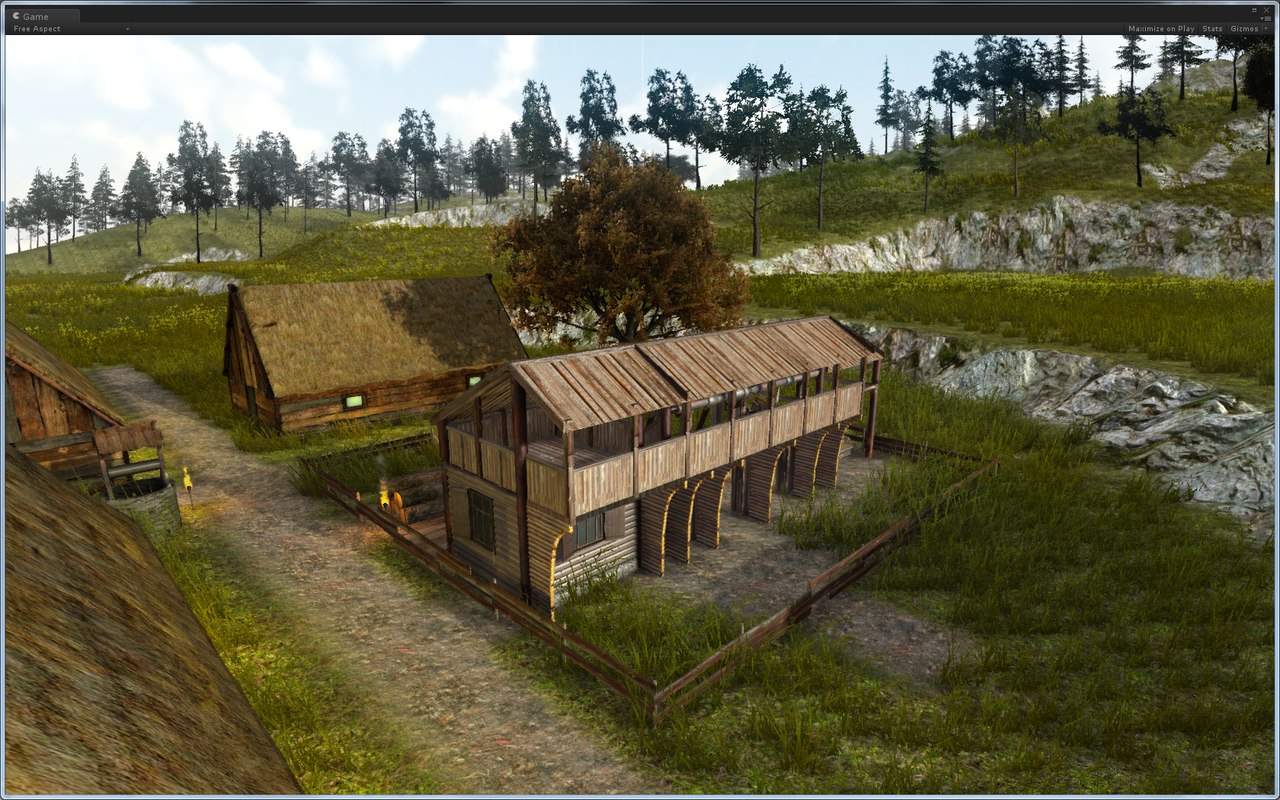This screenshot has width=1280, height=800.
Task: Open the Gizmos dropdown arrow
Action: pos(1266,29)
